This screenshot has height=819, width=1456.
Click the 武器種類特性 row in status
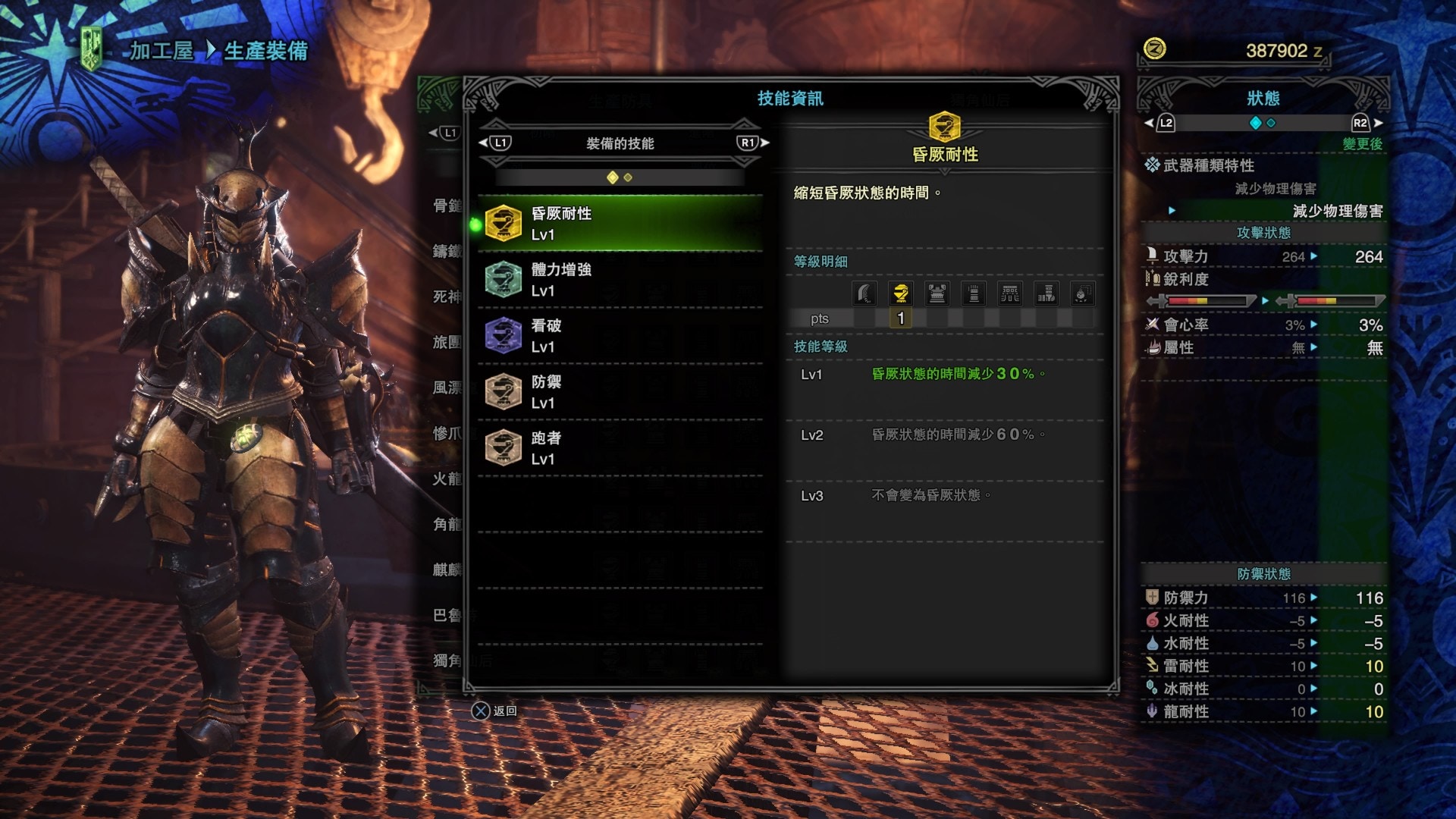pyautogui.click(x=1208, y=165)
